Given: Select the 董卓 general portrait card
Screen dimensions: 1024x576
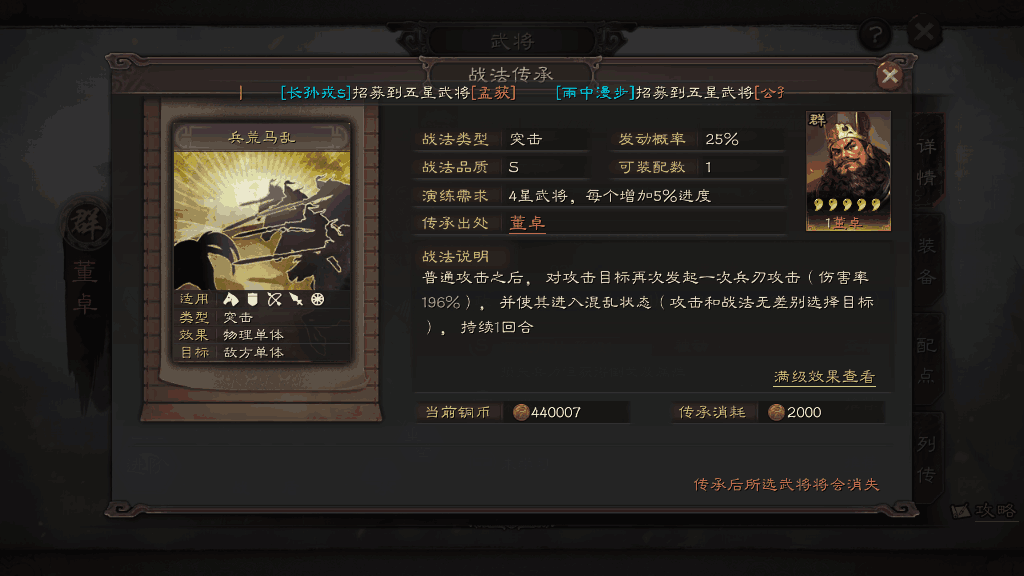Looking at the screenshot, I should (848, 171).
